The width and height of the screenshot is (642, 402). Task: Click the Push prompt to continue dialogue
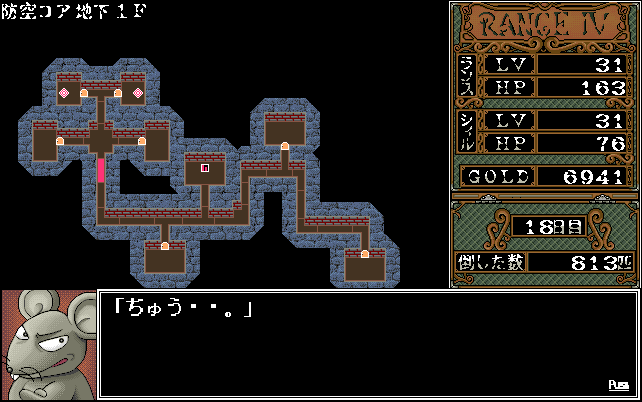[620, 385]
